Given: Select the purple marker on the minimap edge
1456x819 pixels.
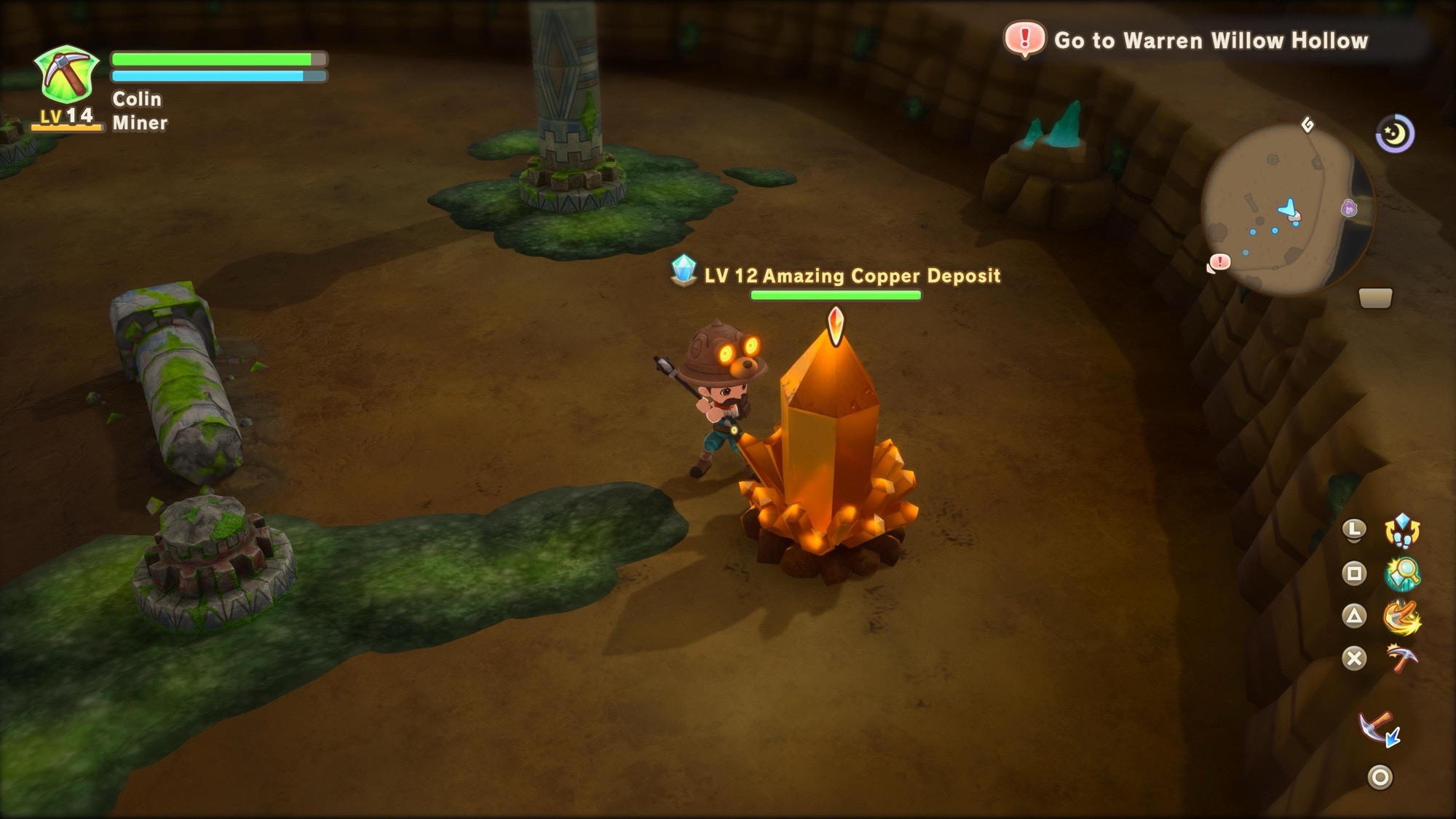Looking at the screenshot, I should [x=1349, y=209].
